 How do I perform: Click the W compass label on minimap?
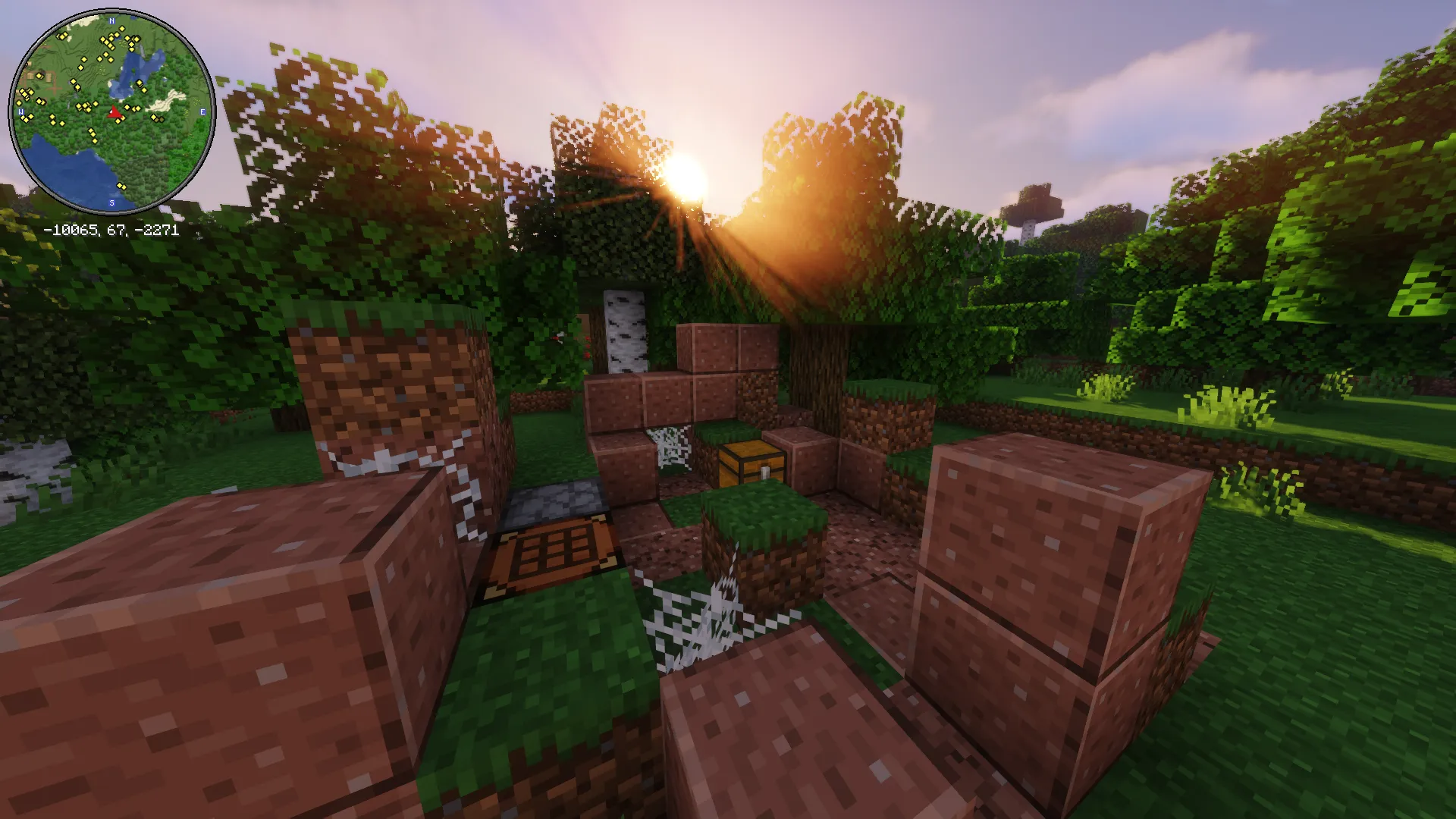pyautogui.click(x=20, y=111)
